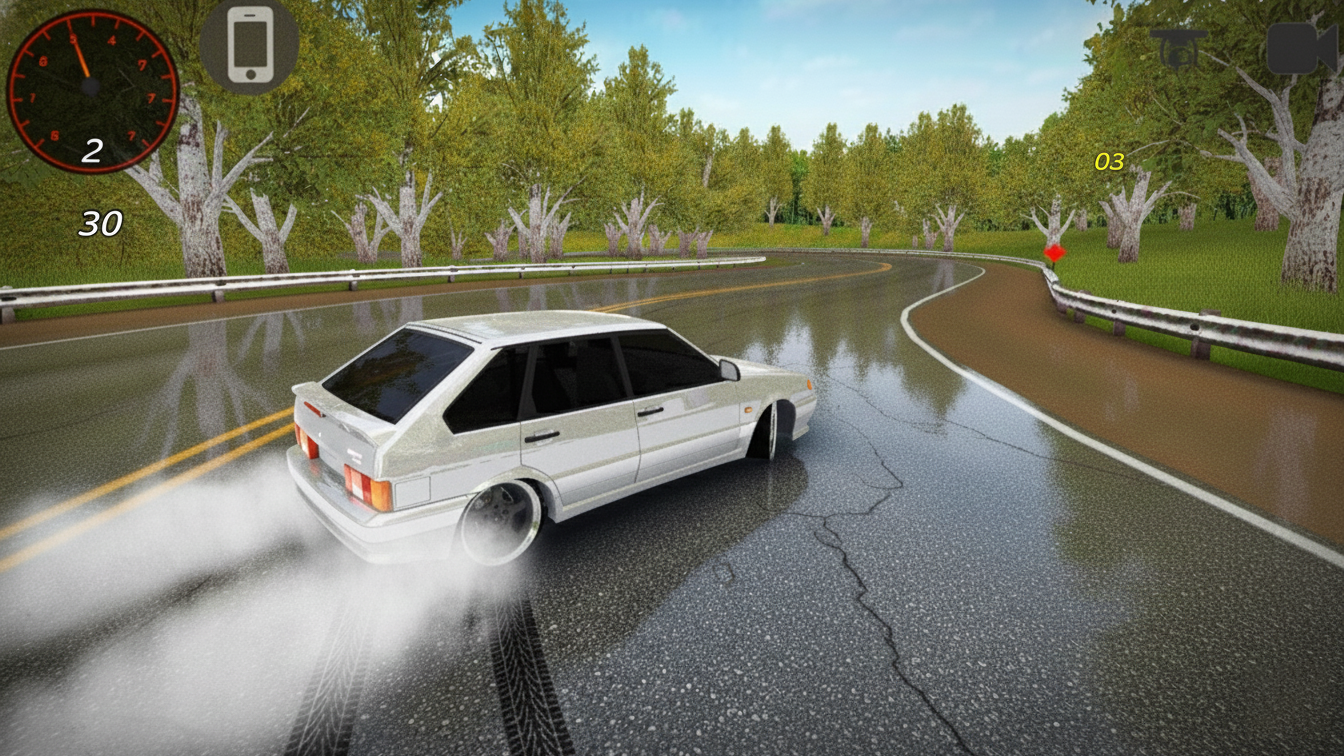
Task: Tap the yellow 03 lap counter
Action: (1108, 162)
